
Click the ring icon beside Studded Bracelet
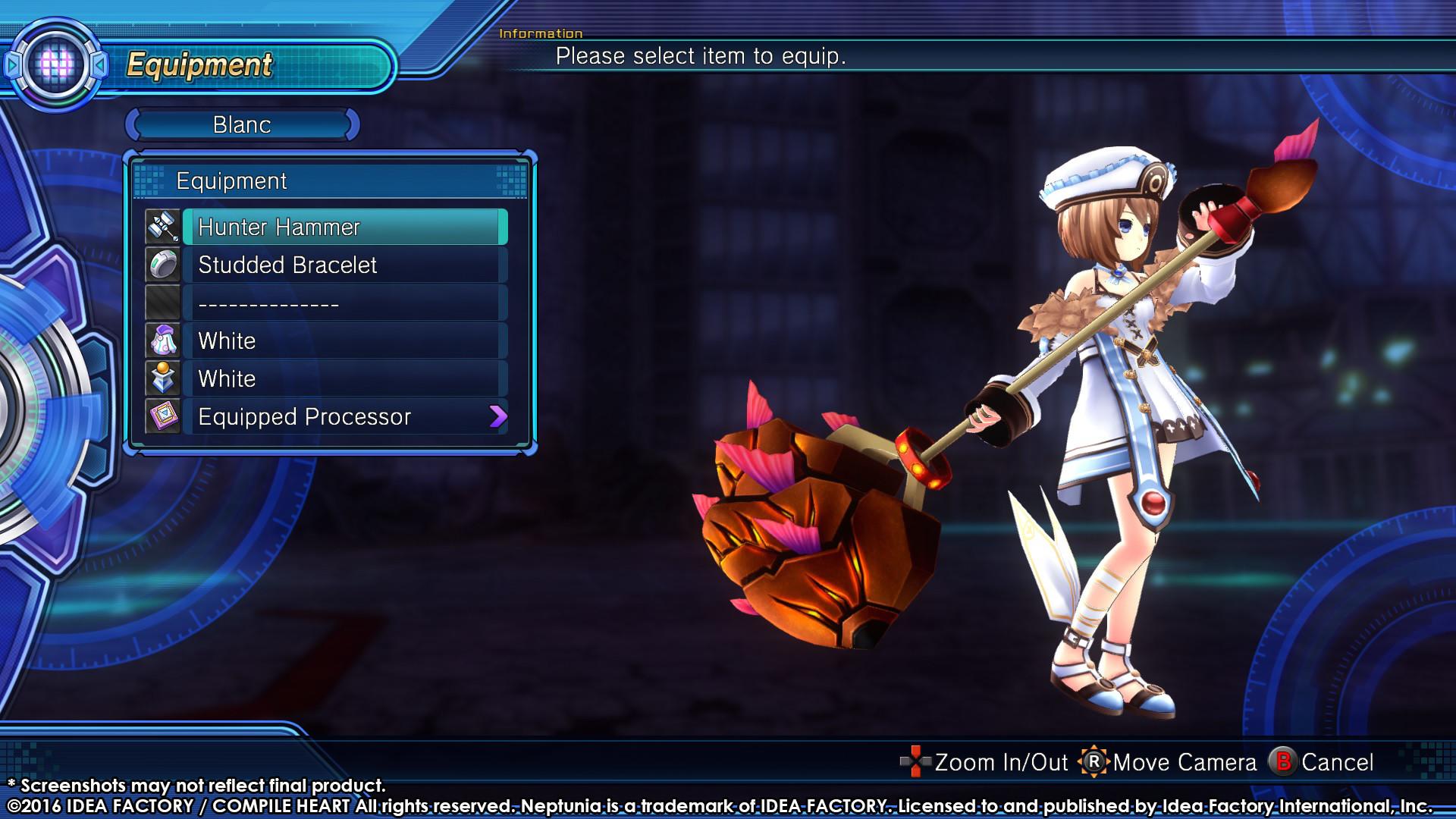[x=163, y=265]
